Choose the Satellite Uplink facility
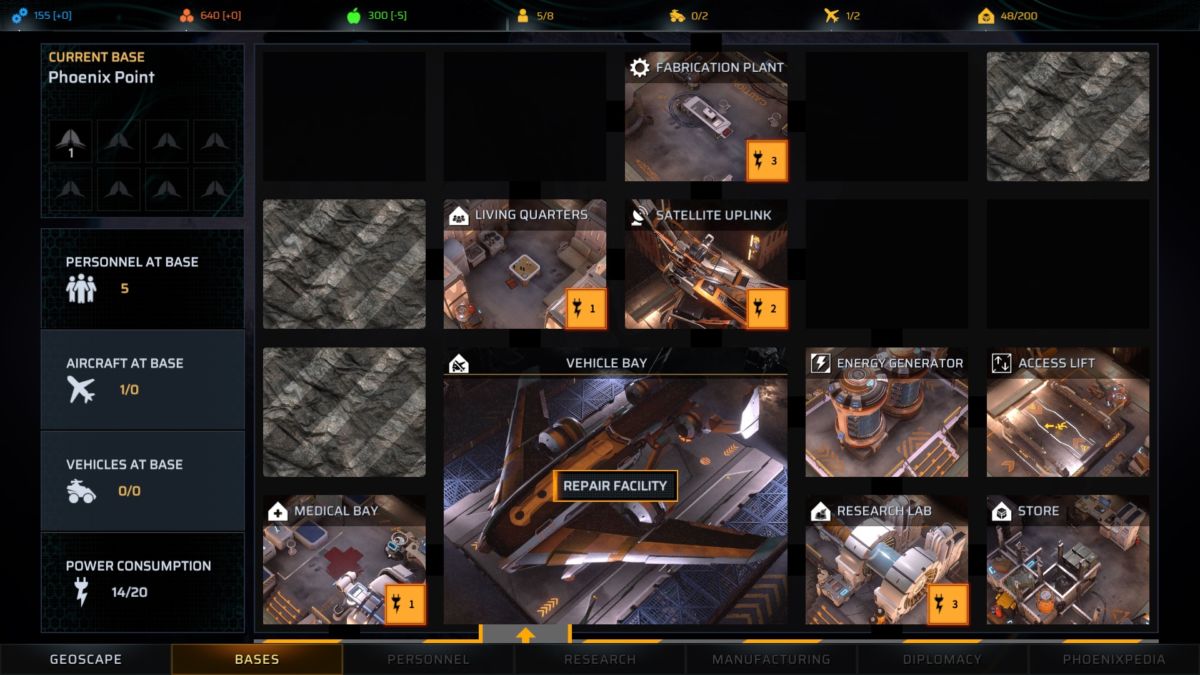 [x=706, y=265]
